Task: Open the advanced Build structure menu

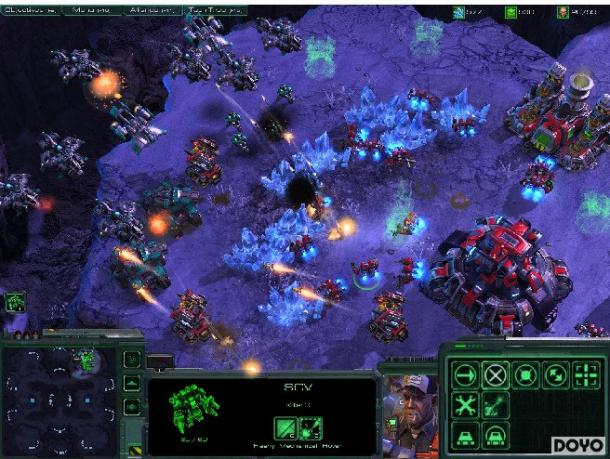Action: click(495, 436)
